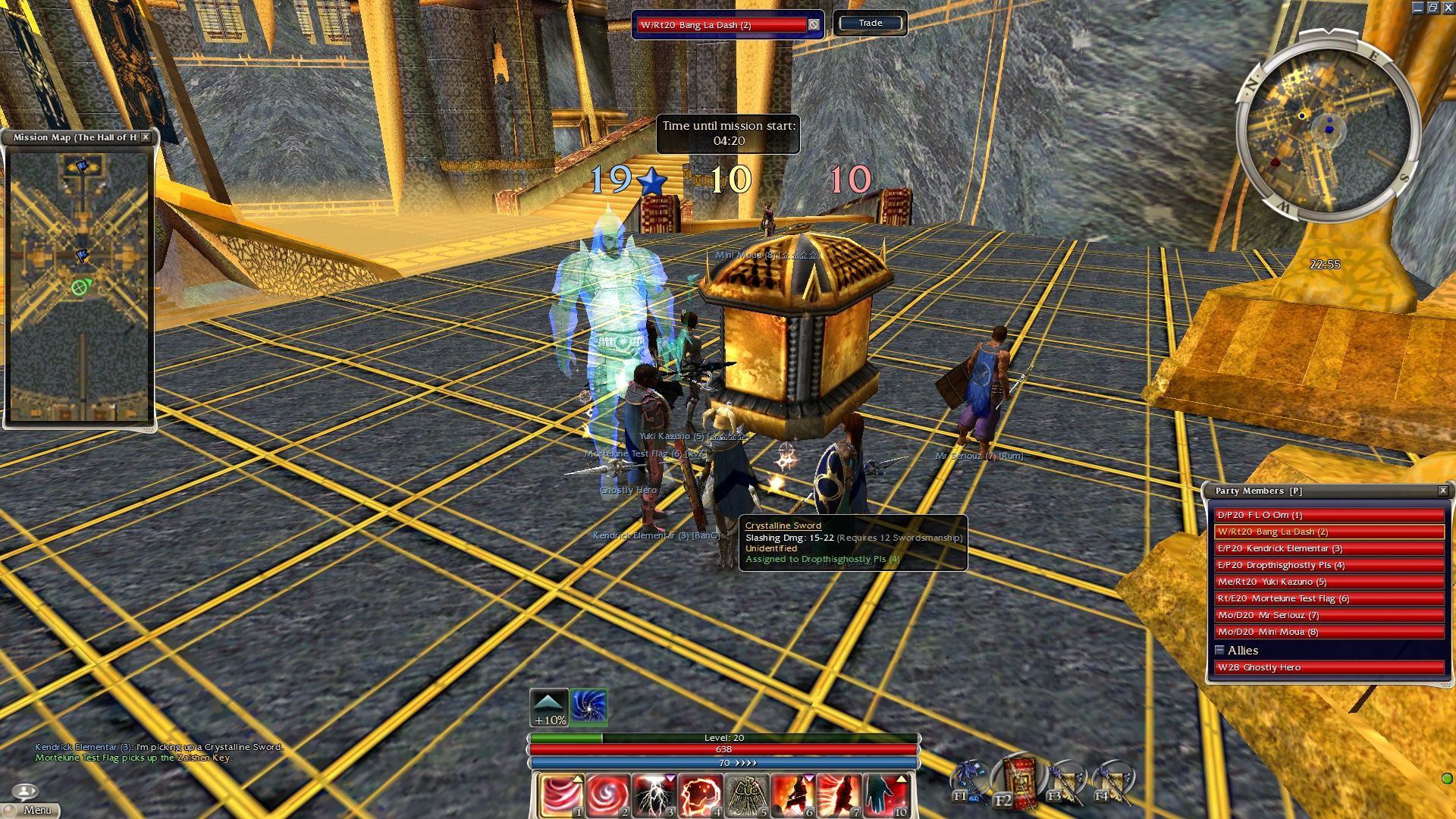Close the Party Members panel

[x=1443, y=491]
